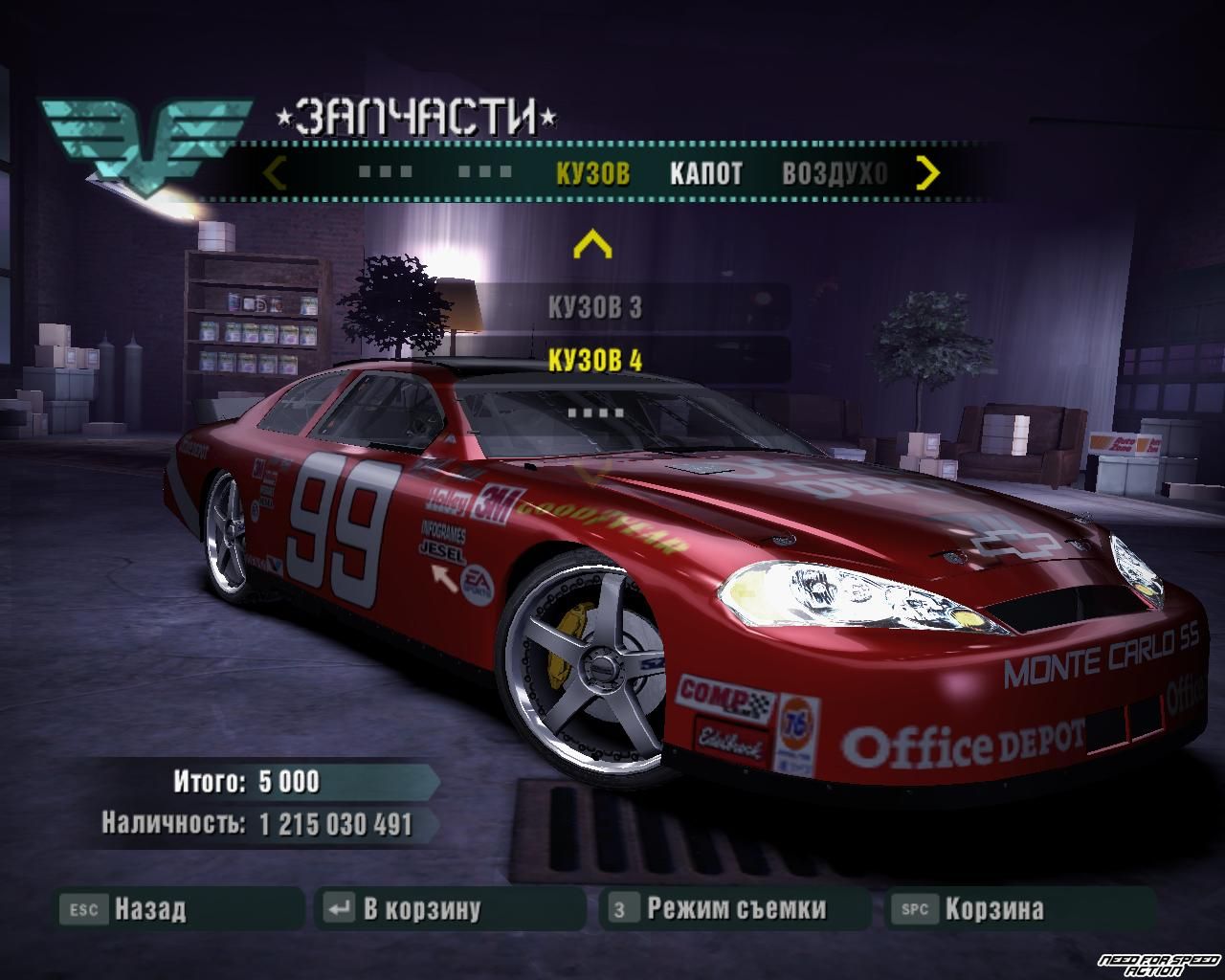Click the right category arrow
The width and height of the screenshot is (1225, 980).
point(927,173)
